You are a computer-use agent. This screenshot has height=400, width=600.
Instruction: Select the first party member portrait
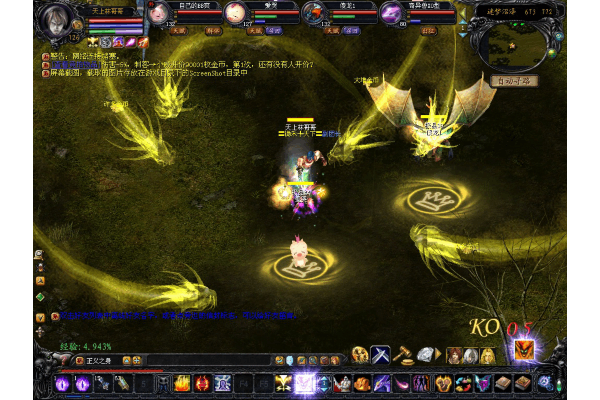158,13
